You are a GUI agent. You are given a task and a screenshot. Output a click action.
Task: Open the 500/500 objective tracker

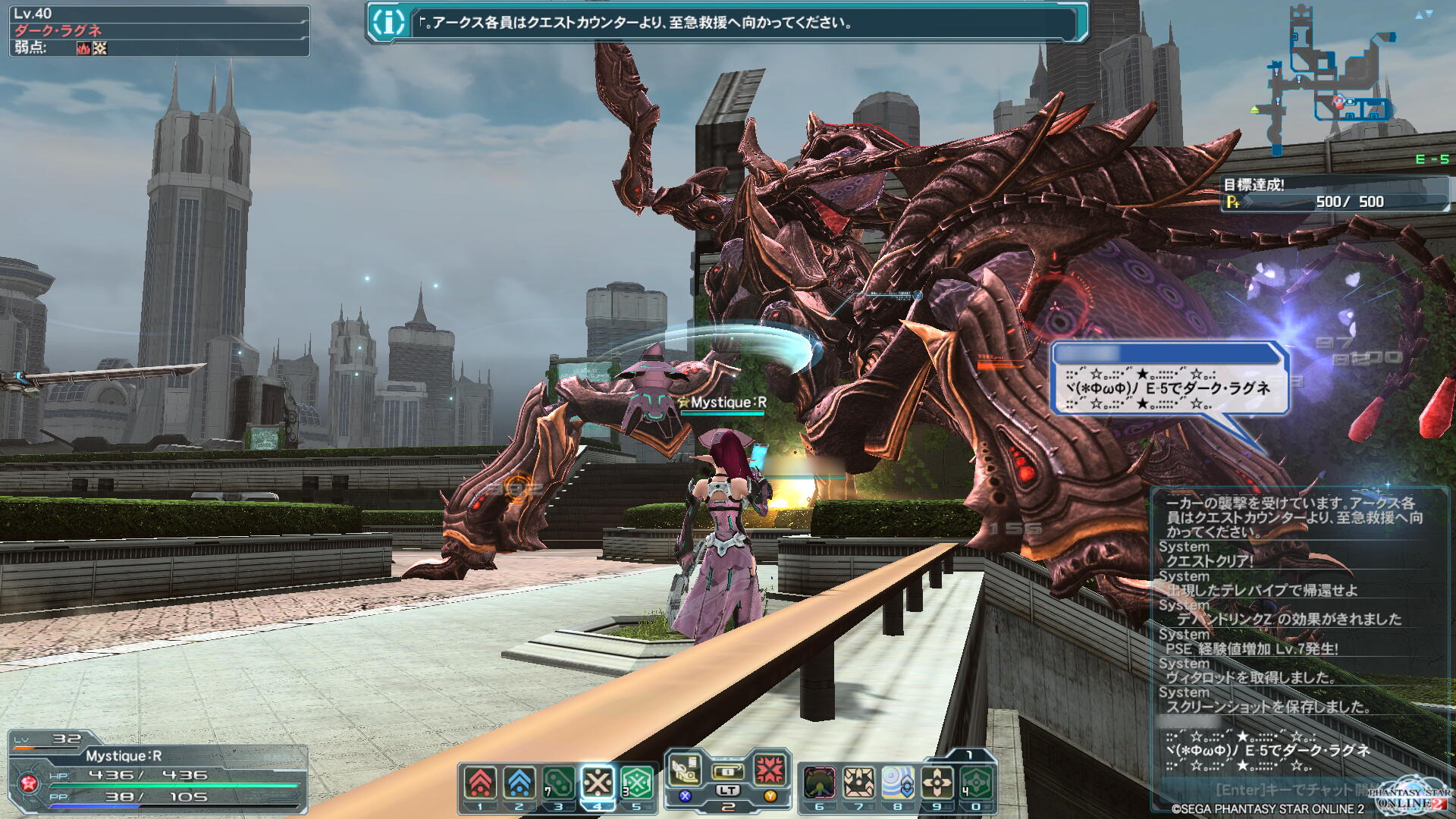point(1335,194)
